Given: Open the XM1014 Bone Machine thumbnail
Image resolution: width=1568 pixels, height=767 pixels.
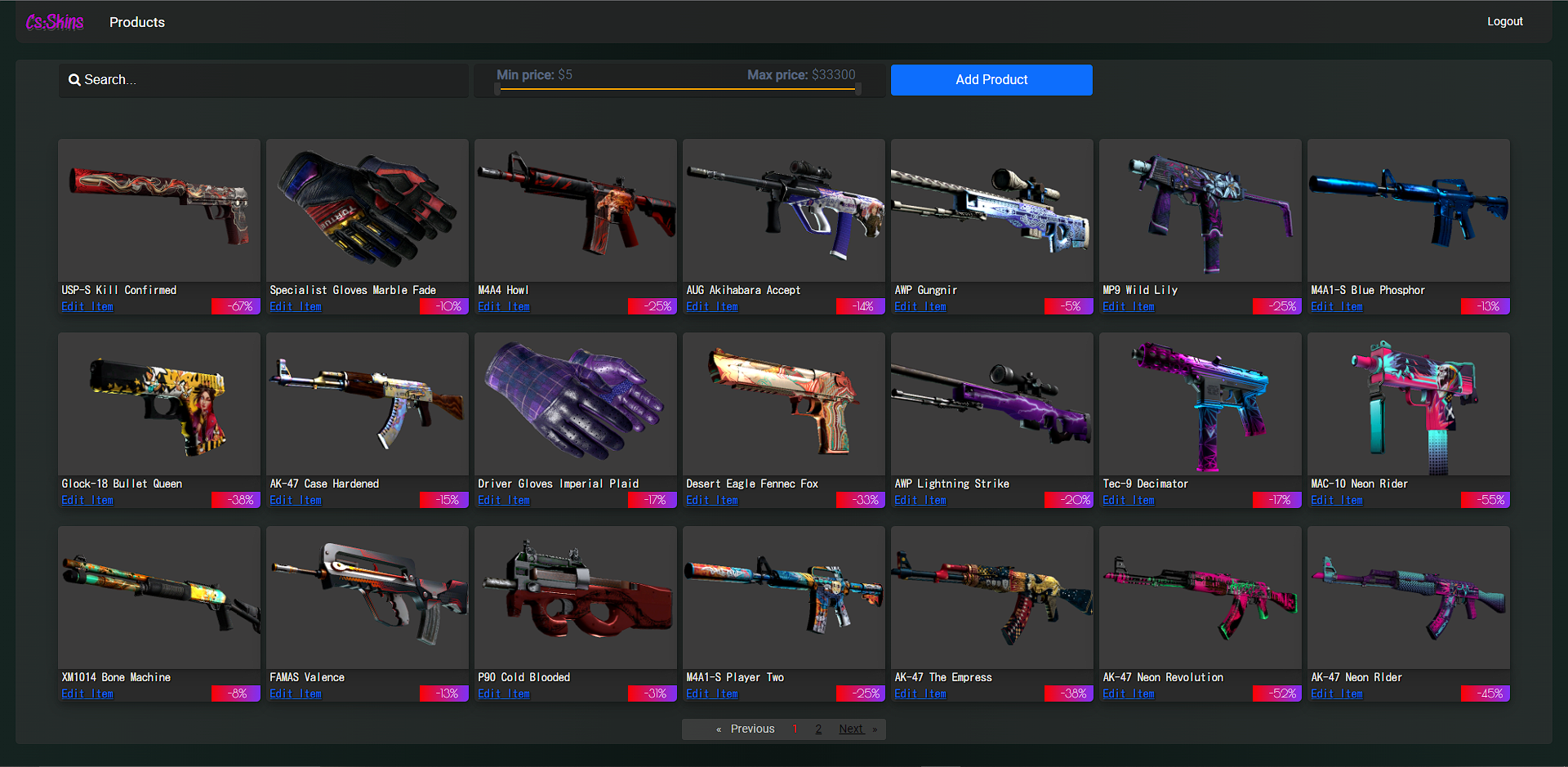Looking at the screenshot, I should click(x=158, y=596).
